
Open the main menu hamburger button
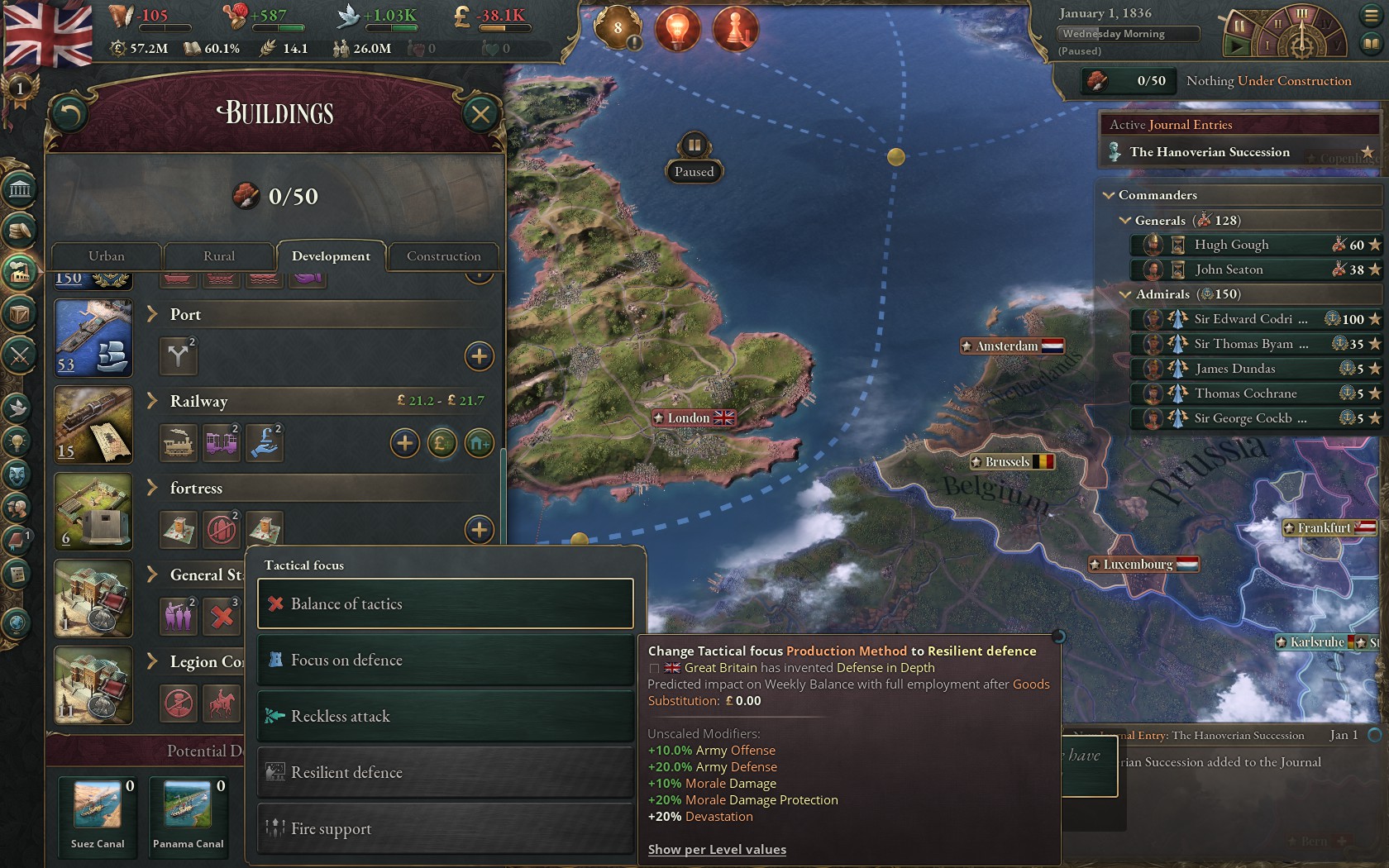pos(1370,16)
